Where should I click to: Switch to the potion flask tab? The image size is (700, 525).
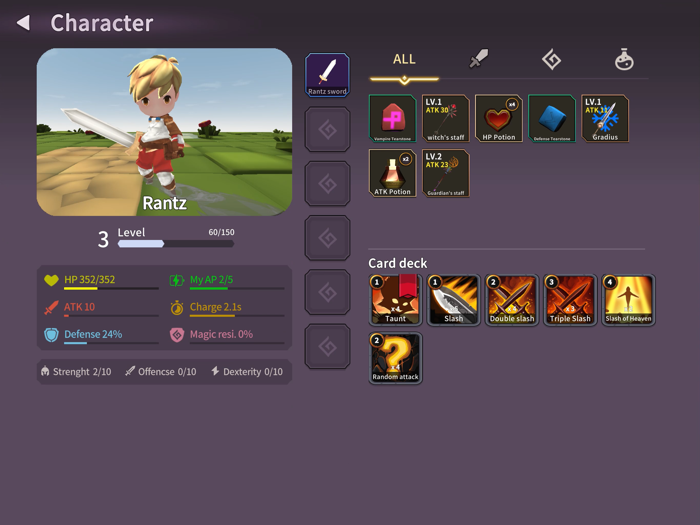(x=624, y=60)
